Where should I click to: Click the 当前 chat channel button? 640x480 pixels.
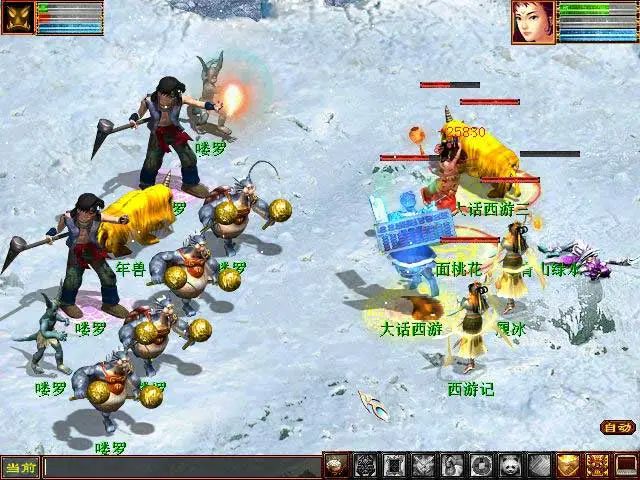point(19,467)
